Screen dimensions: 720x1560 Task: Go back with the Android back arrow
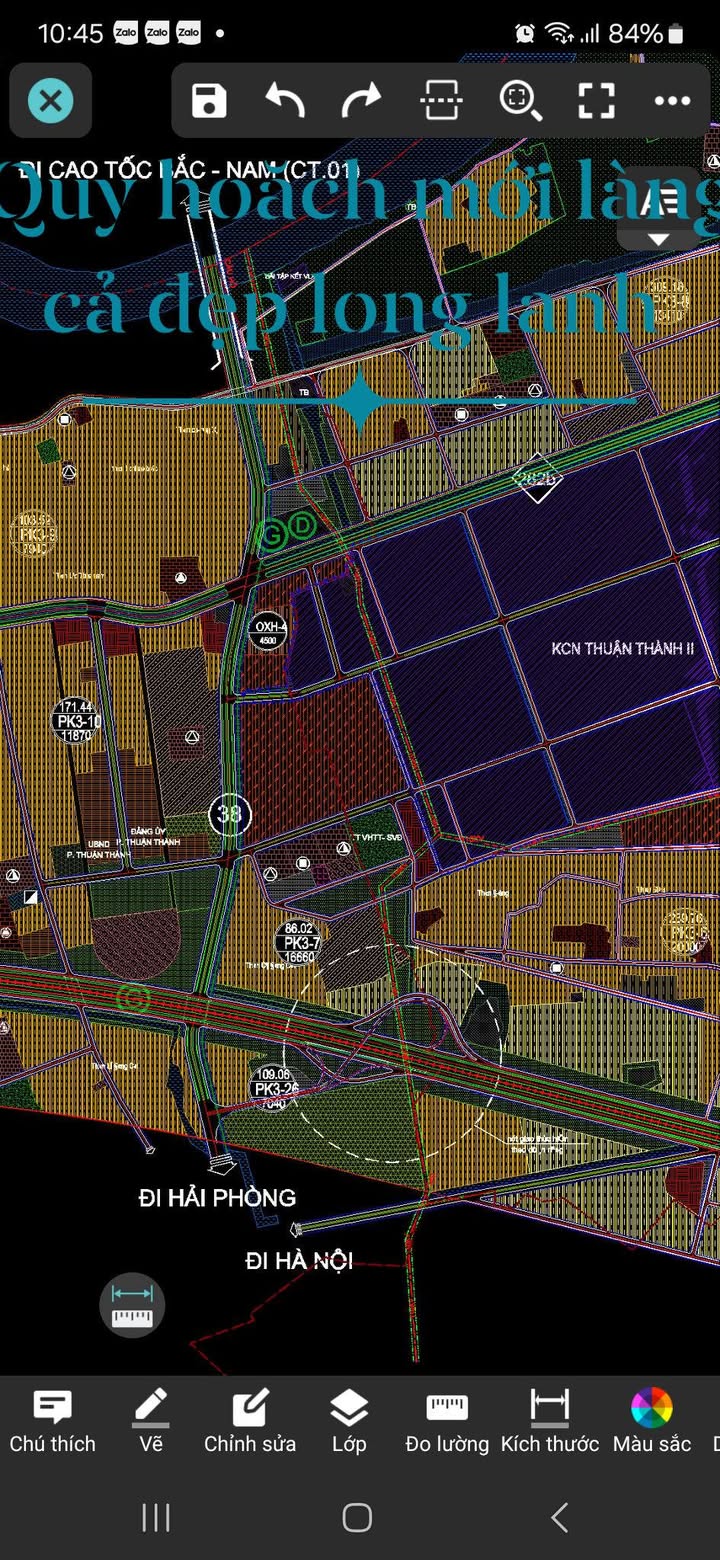click(x=560, y=1517)
